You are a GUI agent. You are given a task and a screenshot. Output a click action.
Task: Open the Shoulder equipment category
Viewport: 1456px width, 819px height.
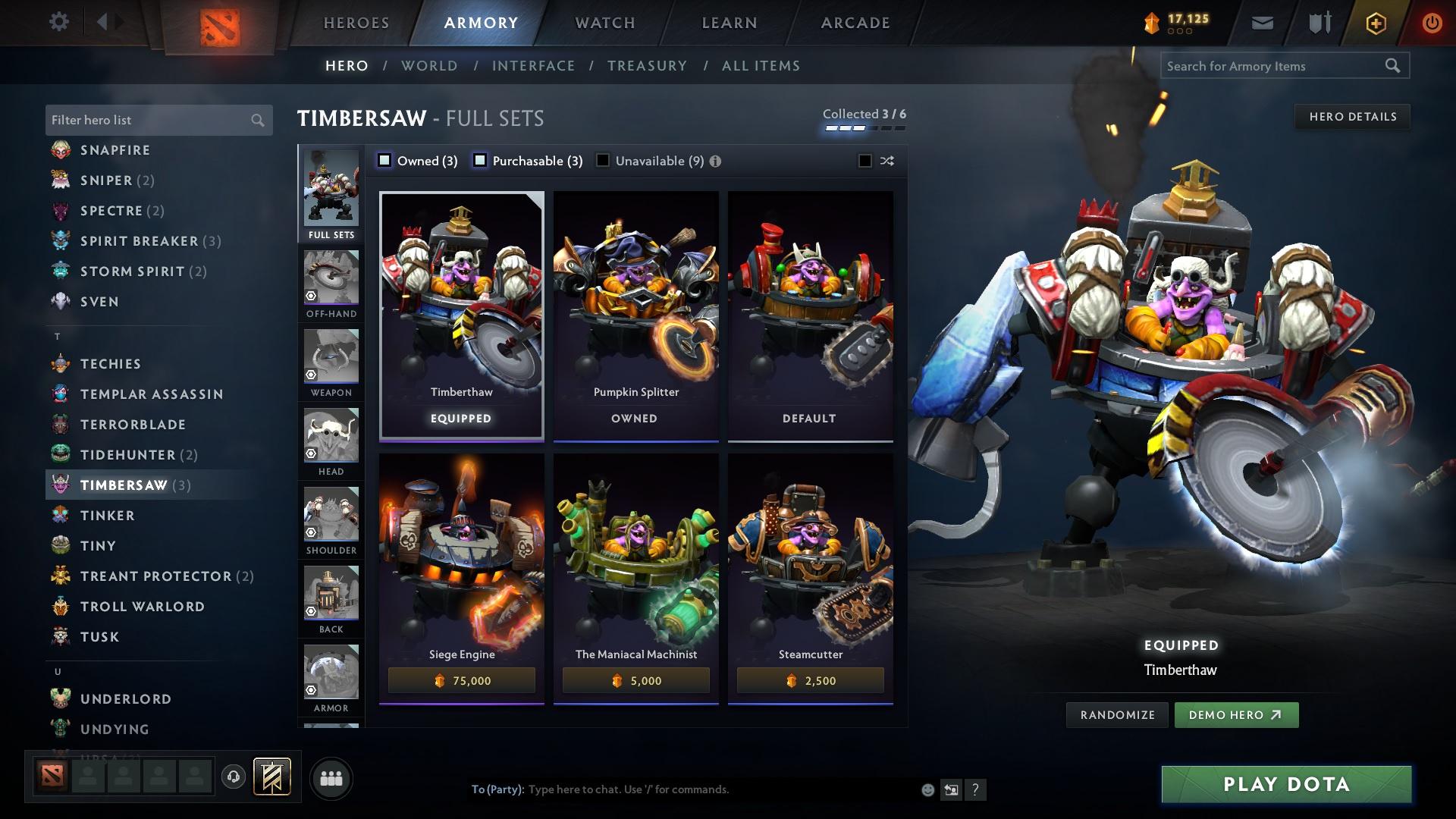[x=331, y=521]
